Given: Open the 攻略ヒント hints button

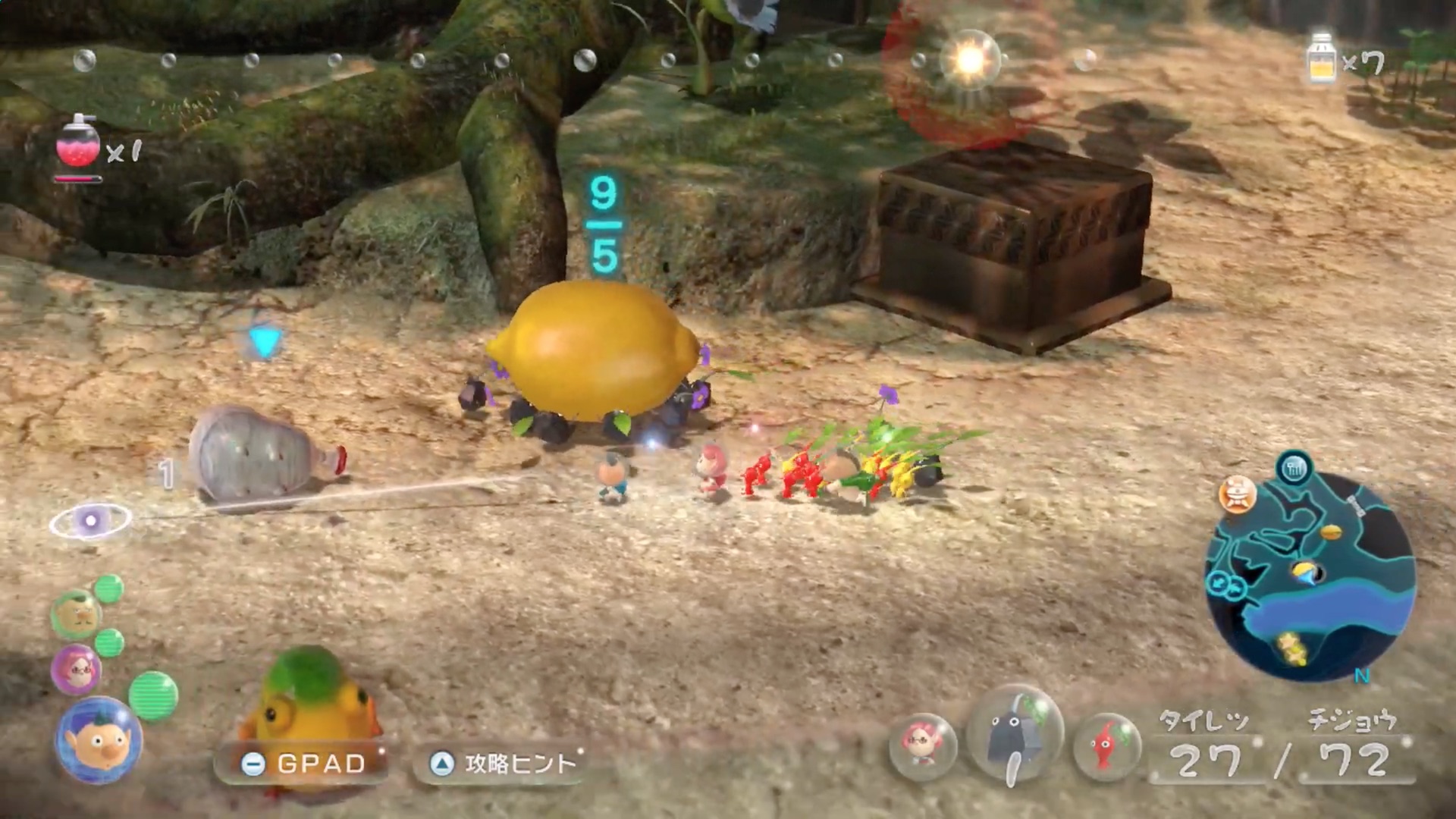Looking at the screenshot, I should pos(502,763).
